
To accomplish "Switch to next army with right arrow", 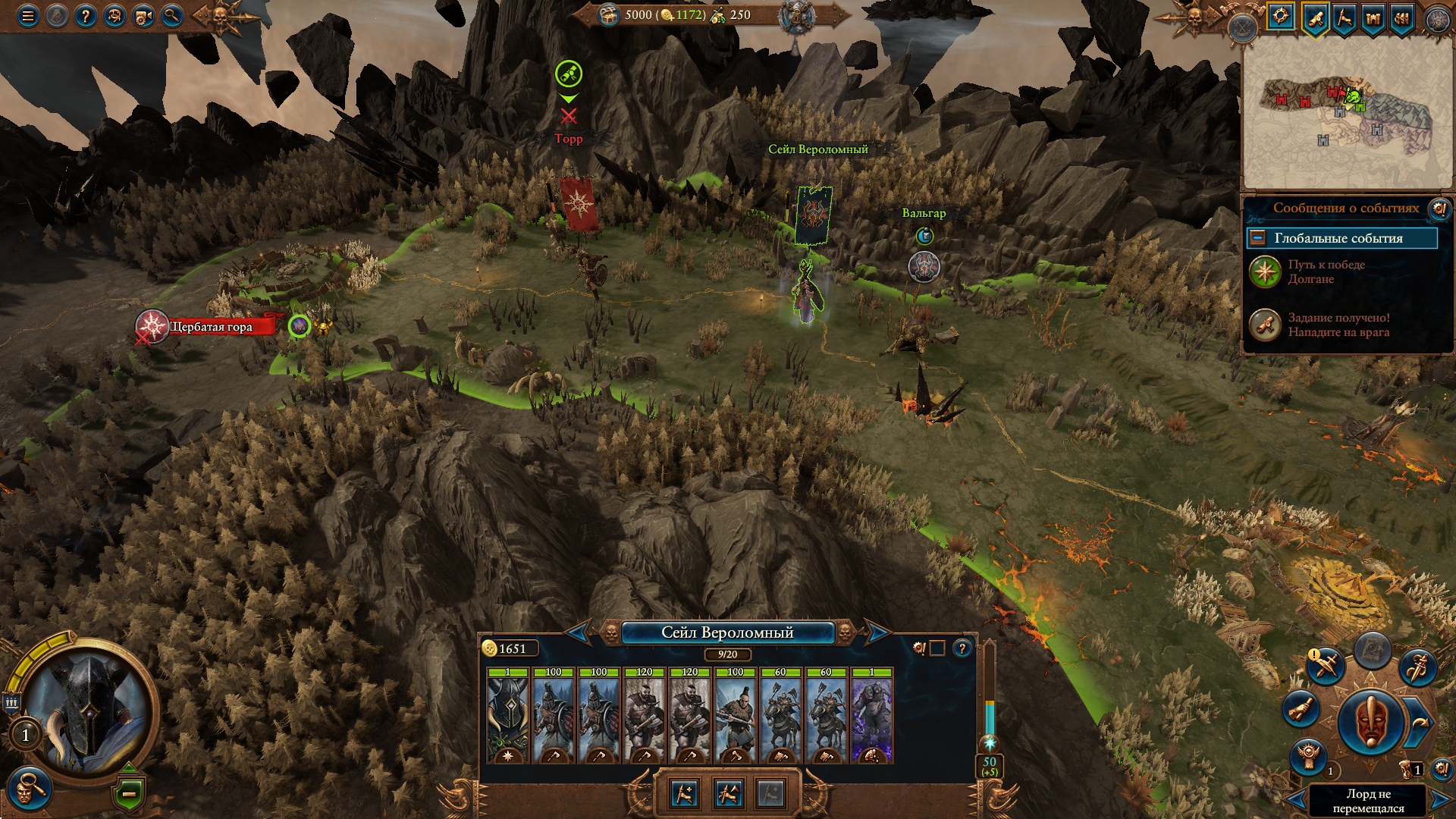I will click(878, 632).
